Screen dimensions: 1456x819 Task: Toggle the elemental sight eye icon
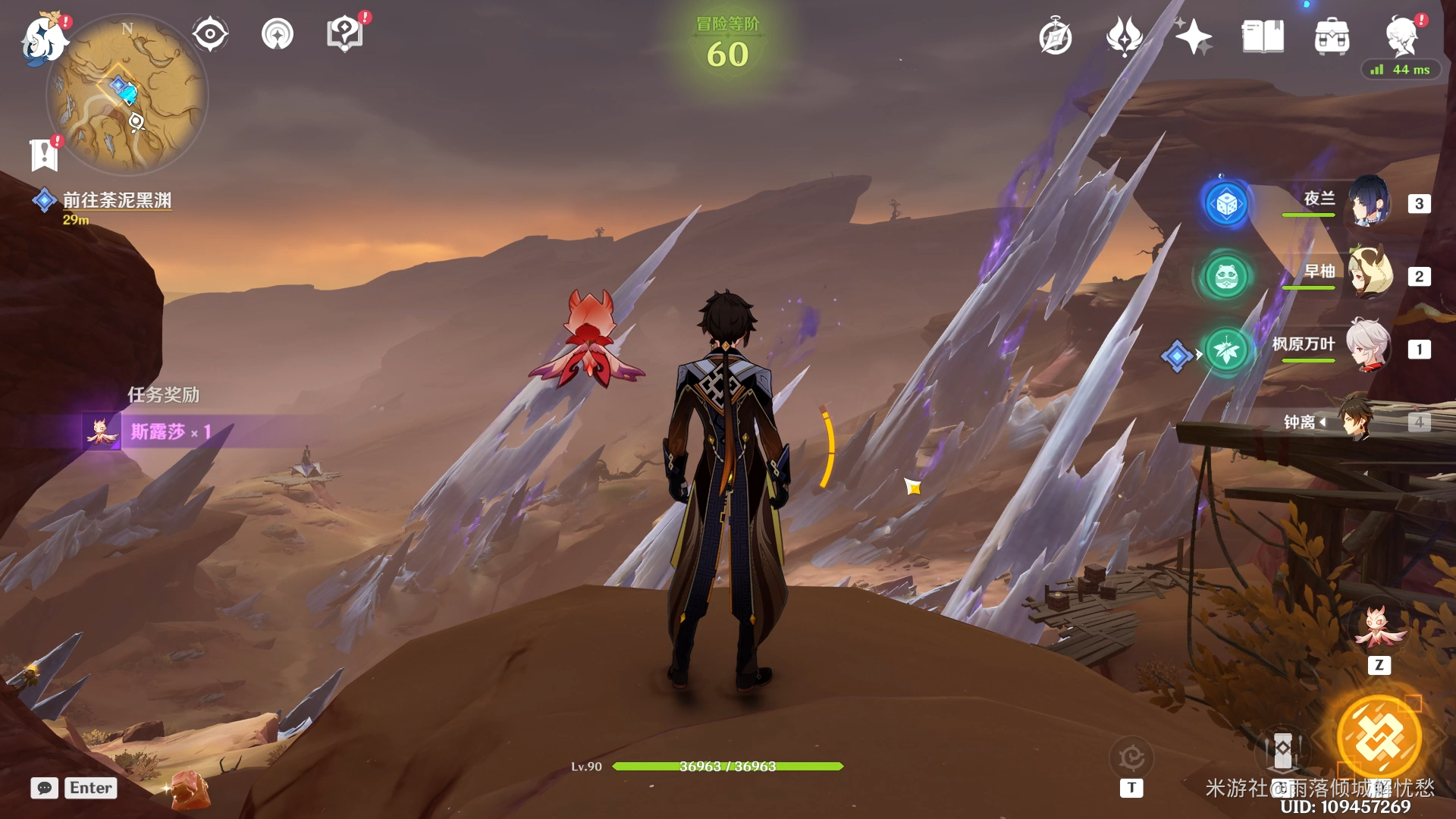click(210, 35)
